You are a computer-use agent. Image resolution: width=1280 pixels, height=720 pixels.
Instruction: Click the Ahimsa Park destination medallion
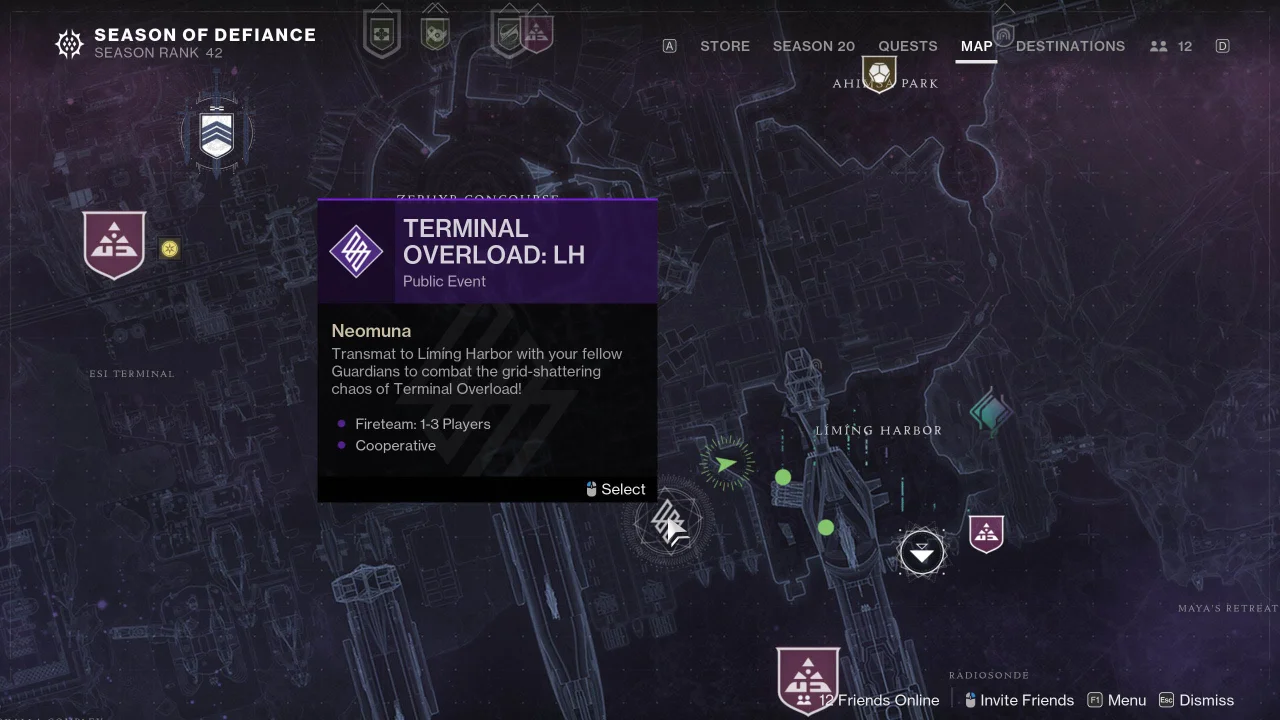pyautogui.click(x=880, y=73)
